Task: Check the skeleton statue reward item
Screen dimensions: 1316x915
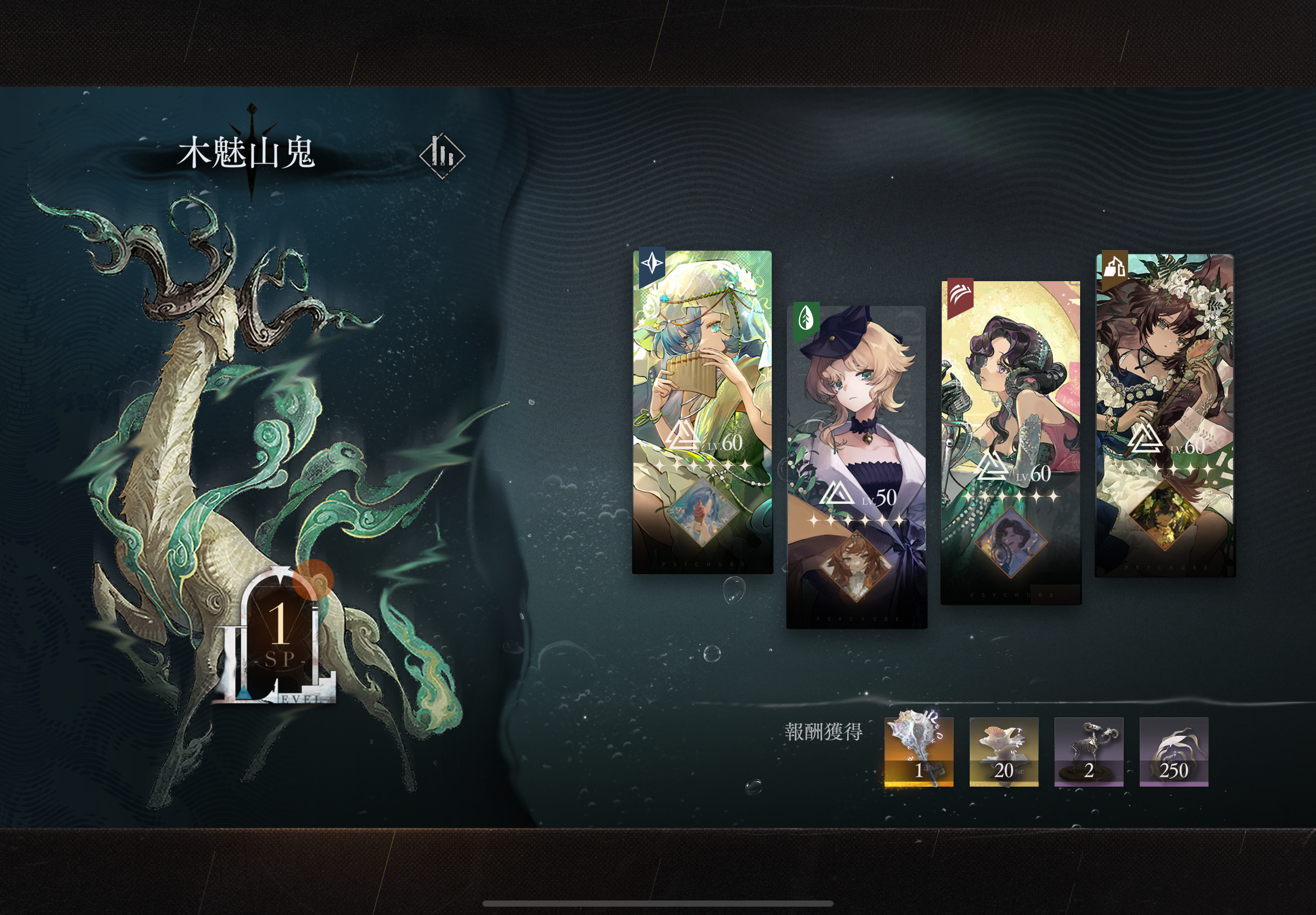Action: coord(1088,751)
